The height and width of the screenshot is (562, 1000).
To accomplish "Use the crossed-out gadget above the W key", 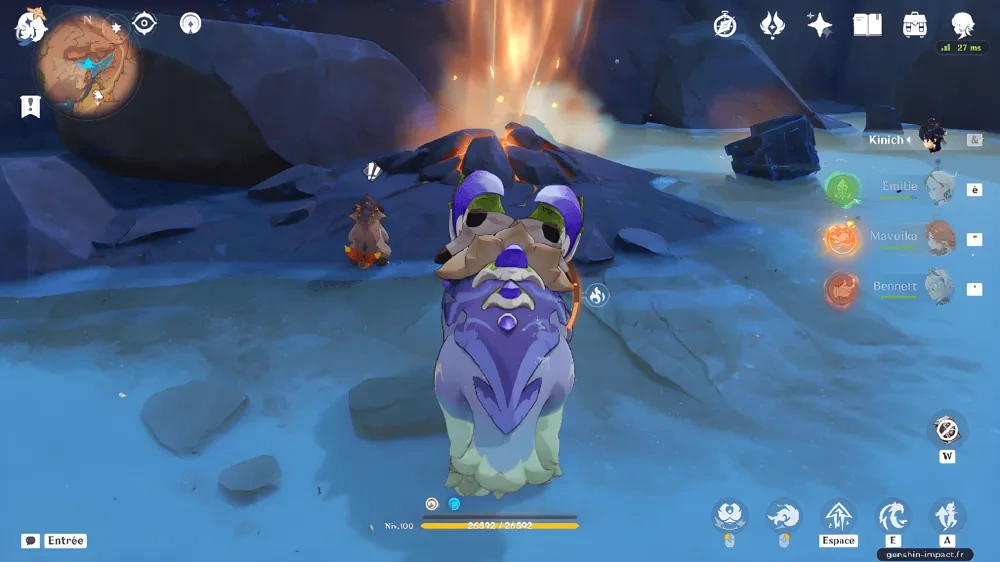I will click(x=947, y=430).
